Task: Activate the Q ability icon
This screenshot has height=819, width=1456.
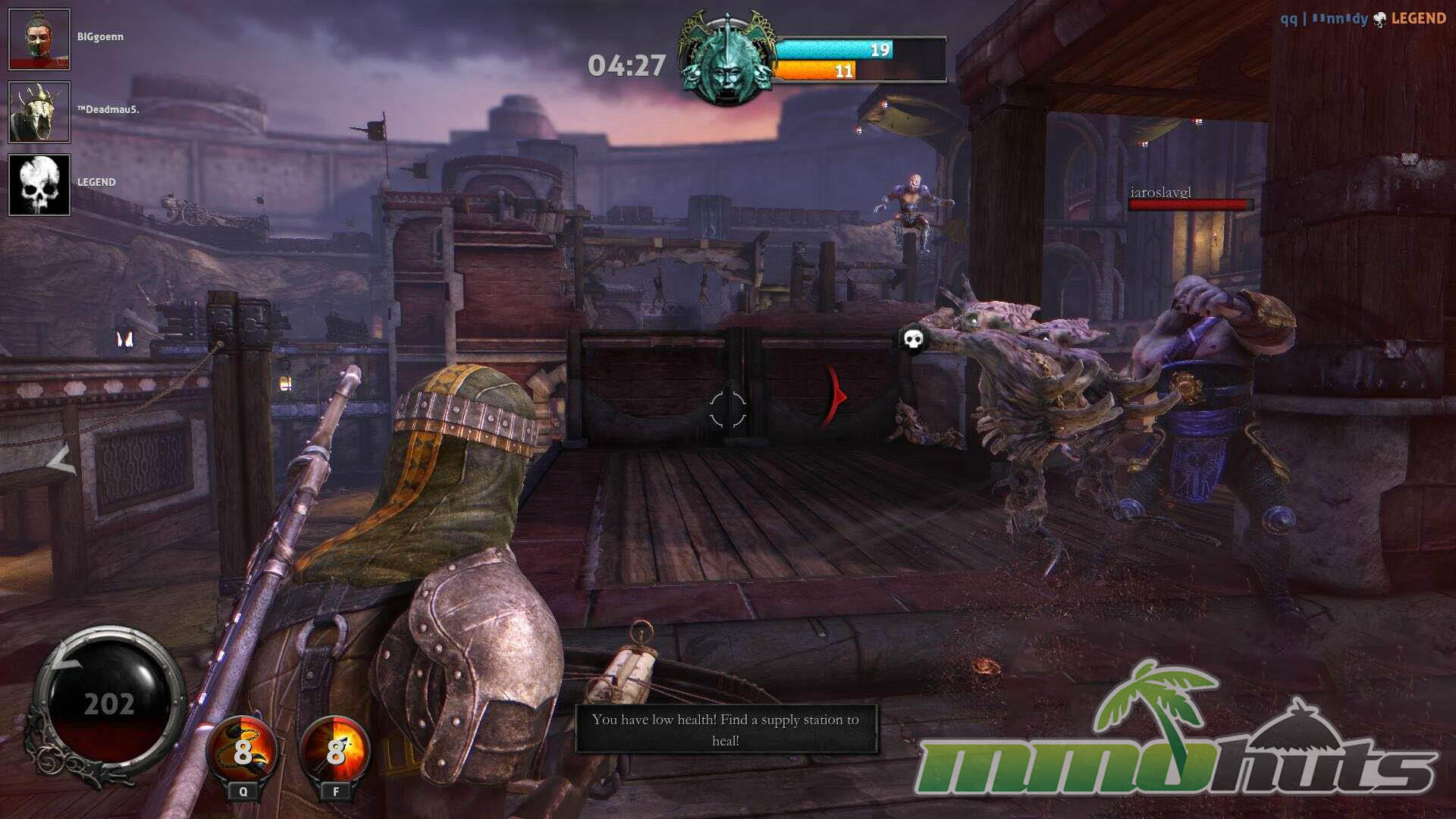Action: click(x=243, y=752)
